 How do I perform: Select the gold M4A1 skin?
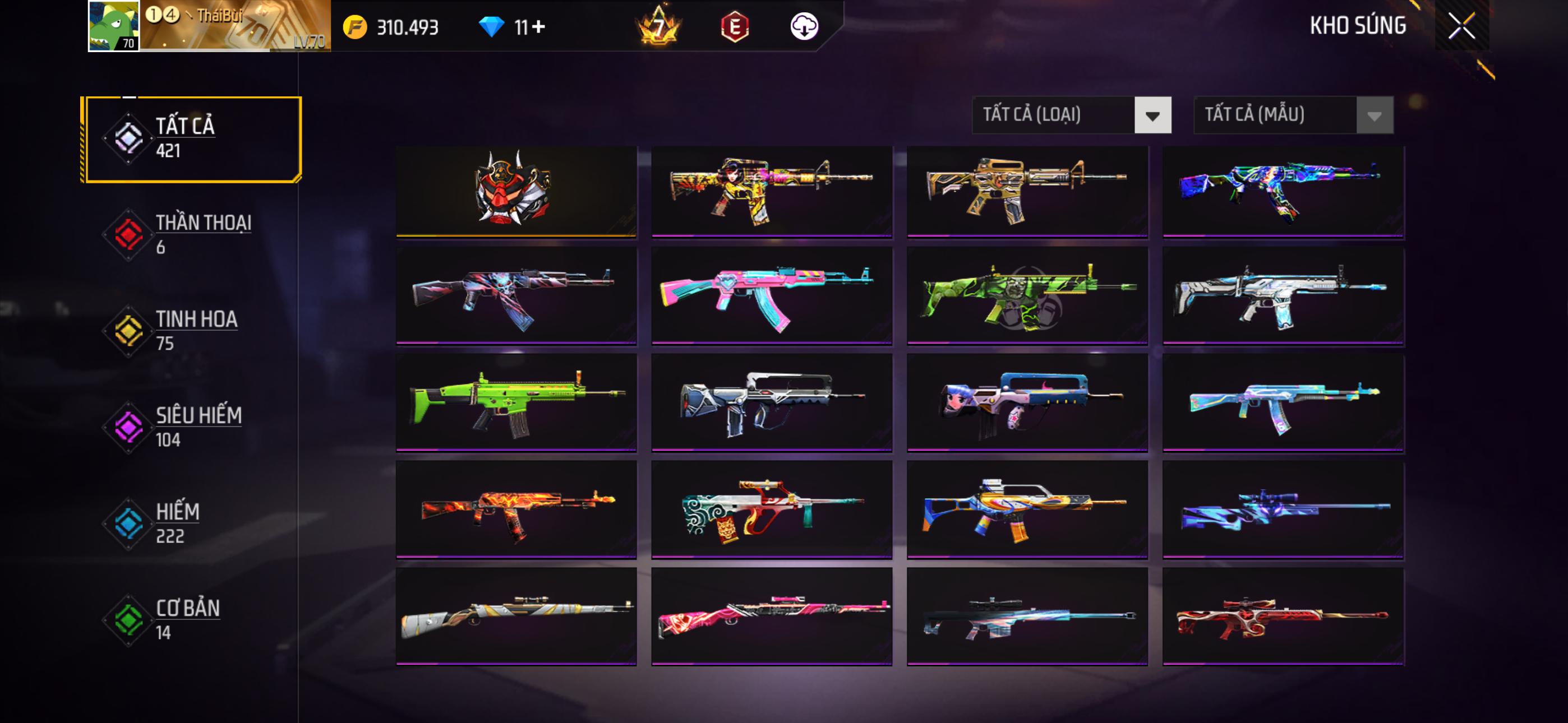click(x=1027, y=190)
